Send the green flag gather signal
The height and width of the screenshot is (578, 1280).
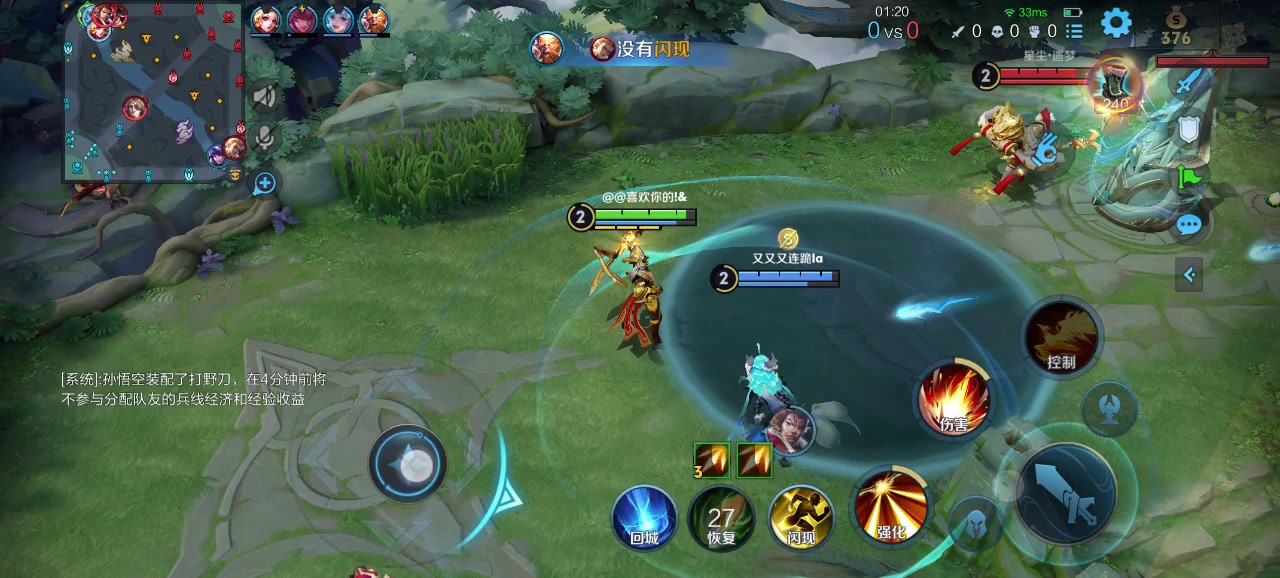coord(1188,177)
